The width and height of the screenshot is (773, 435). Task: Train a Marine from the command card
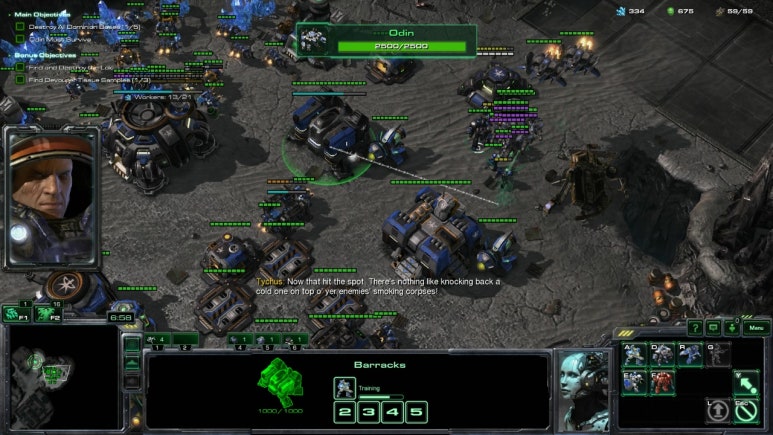coord(634,354)
